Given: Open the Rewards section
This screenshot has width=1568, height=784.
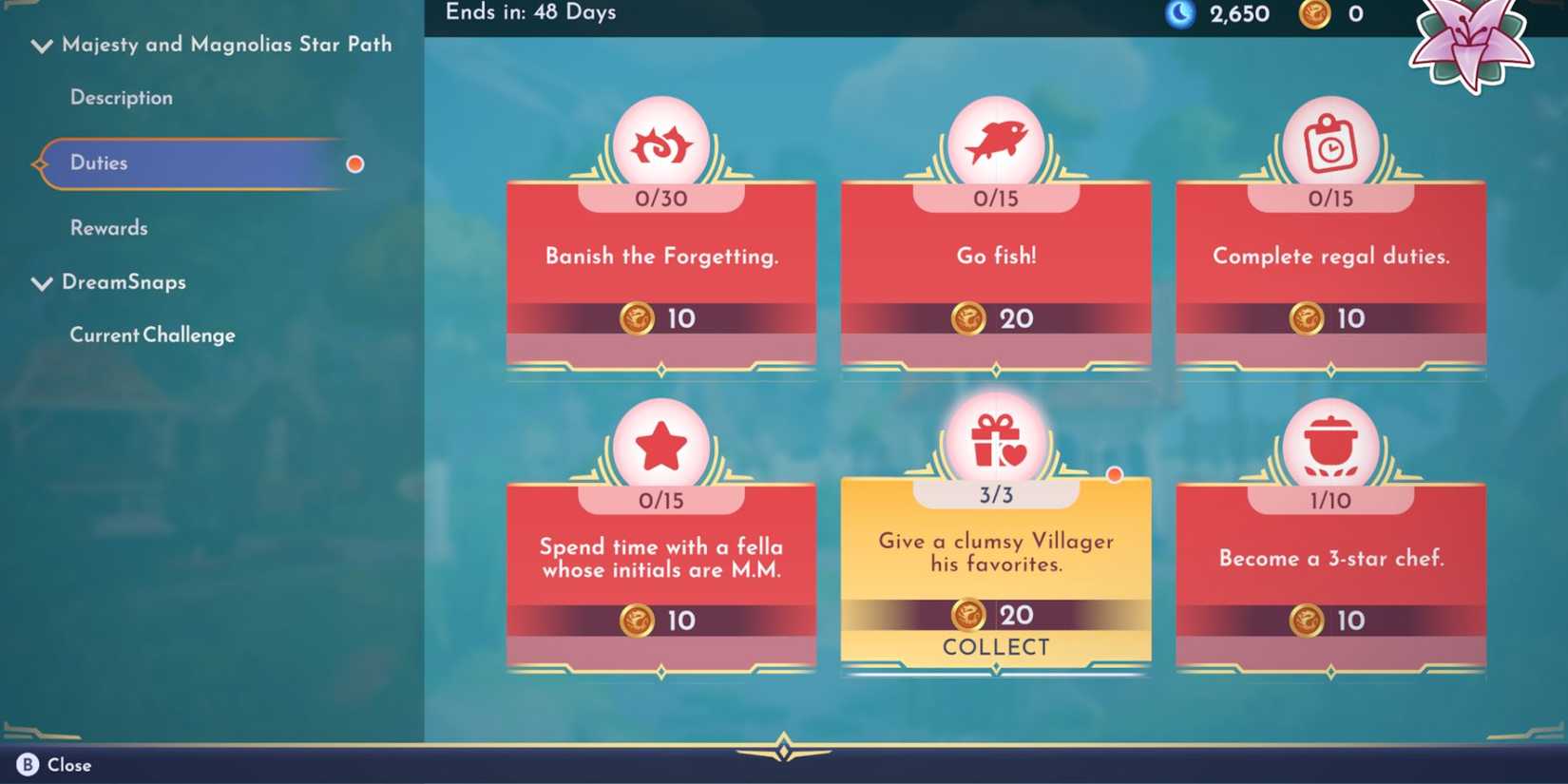Looking at the screenshot, I should pyautogui.click(x=108, y=227).
